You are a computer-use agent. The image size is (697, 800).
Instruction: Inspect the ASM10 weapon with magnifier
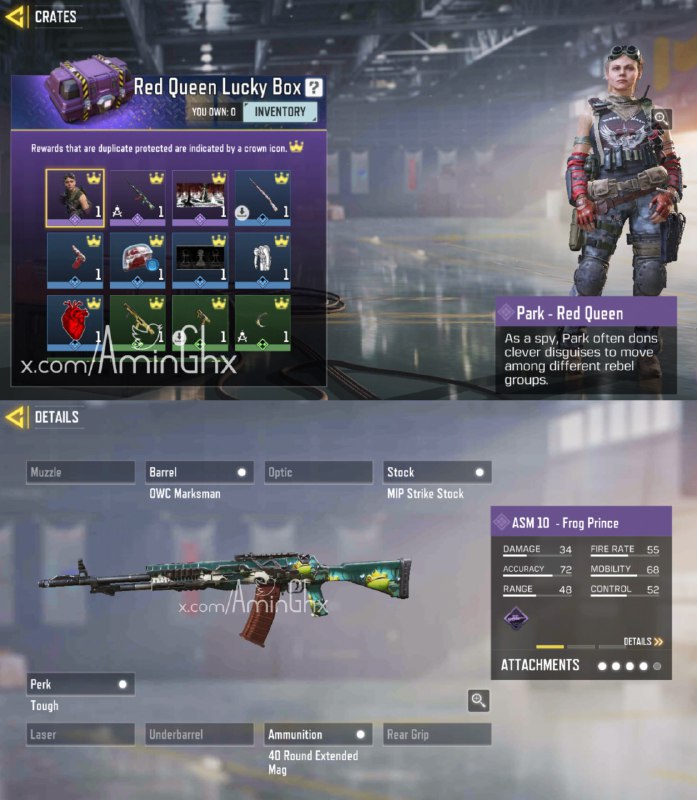coord(478,700)
